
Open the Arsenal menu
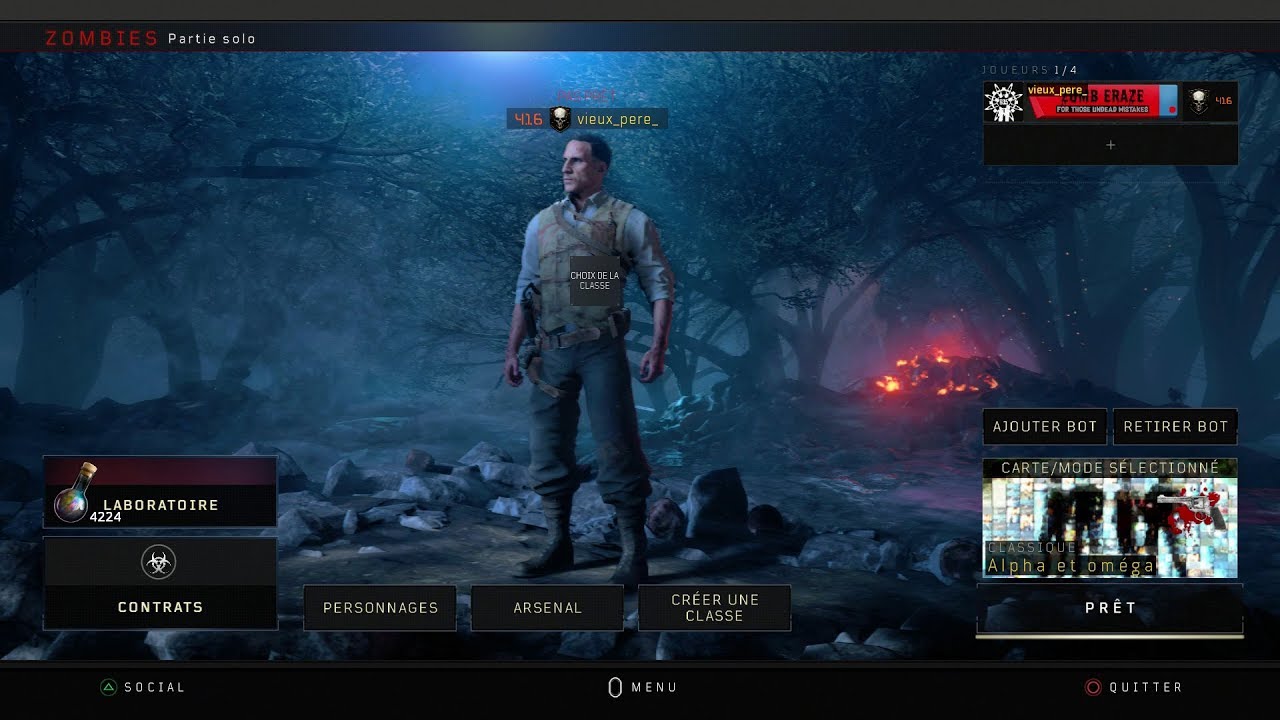point(547,608)
